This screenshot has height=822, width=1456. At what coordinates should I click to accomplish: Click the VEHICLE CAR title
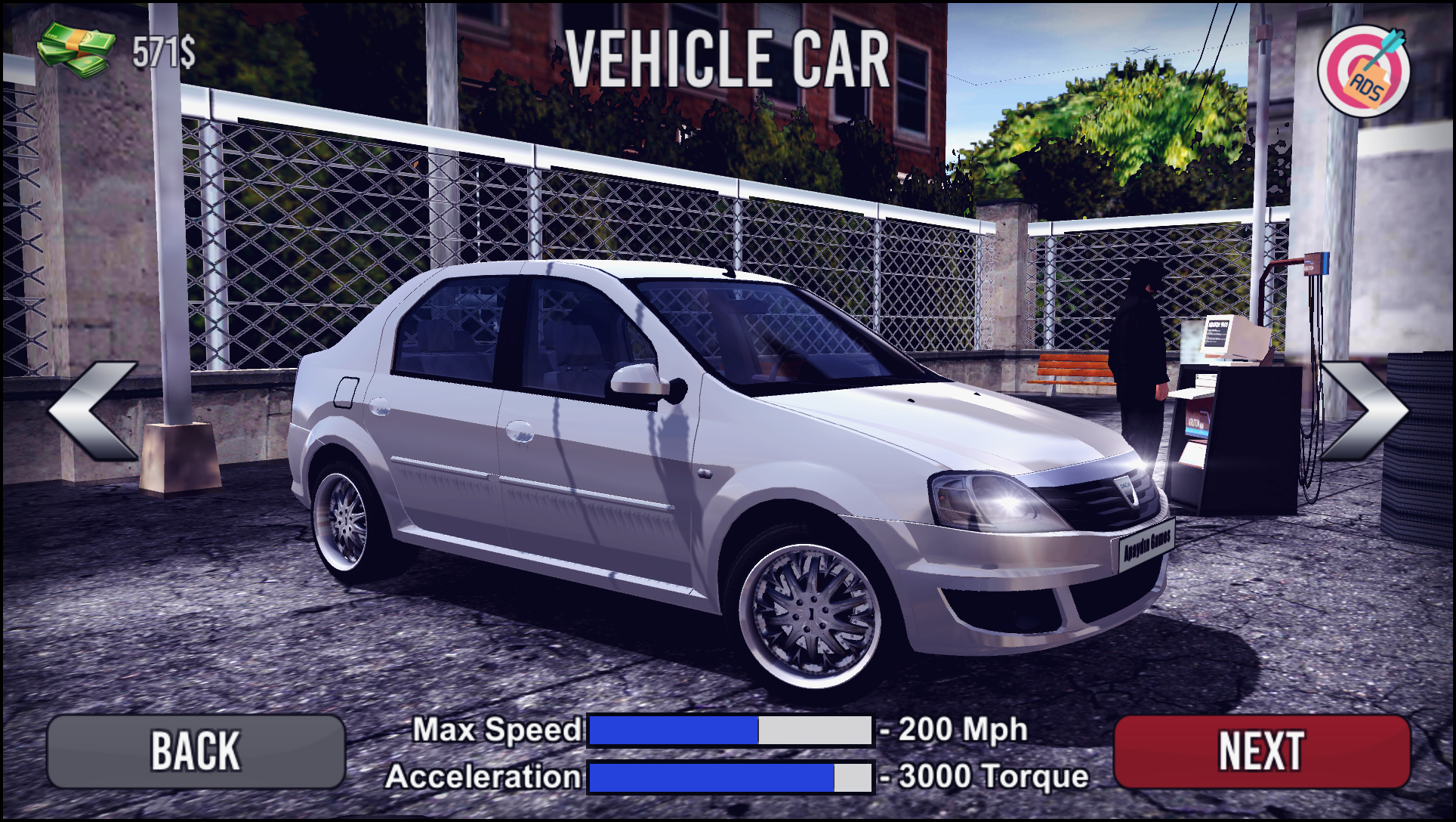point(727,57)
